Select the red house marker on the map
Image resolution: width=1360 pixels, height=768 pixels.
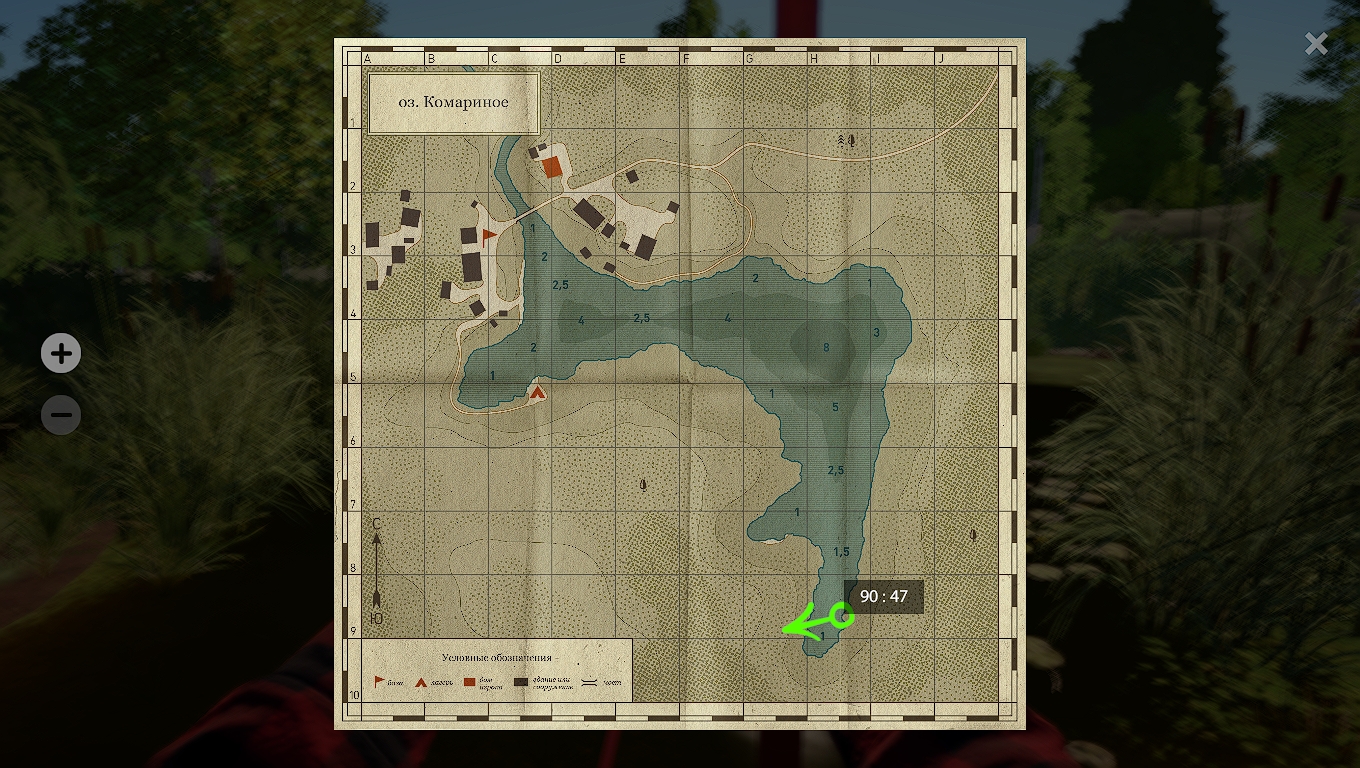tap(552, 167)
